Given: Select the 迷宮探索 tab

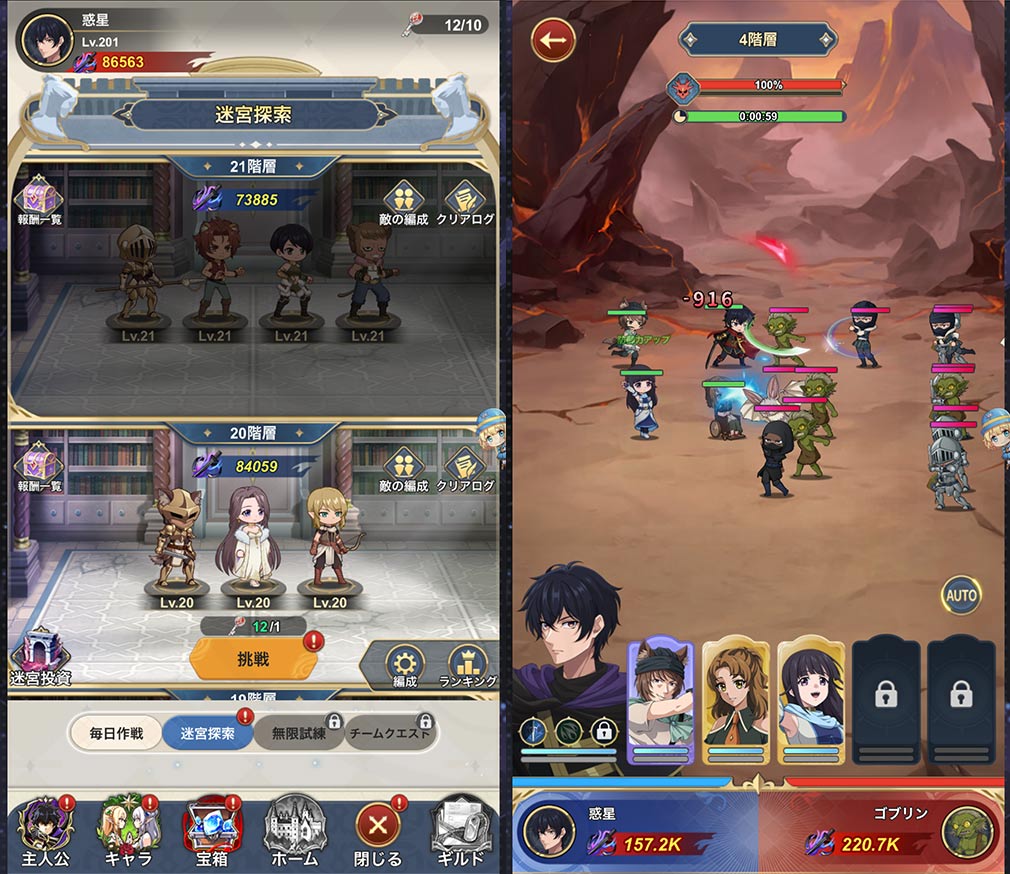Looking at the screenshot, I should coord(205,733).
